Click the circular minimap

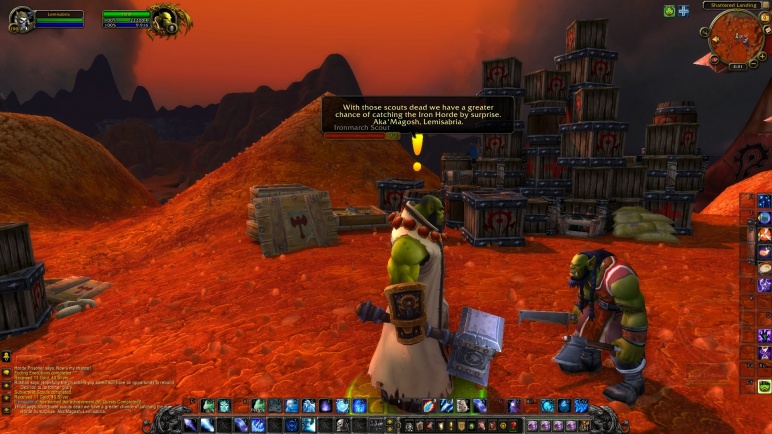click(x=734, y=37)
